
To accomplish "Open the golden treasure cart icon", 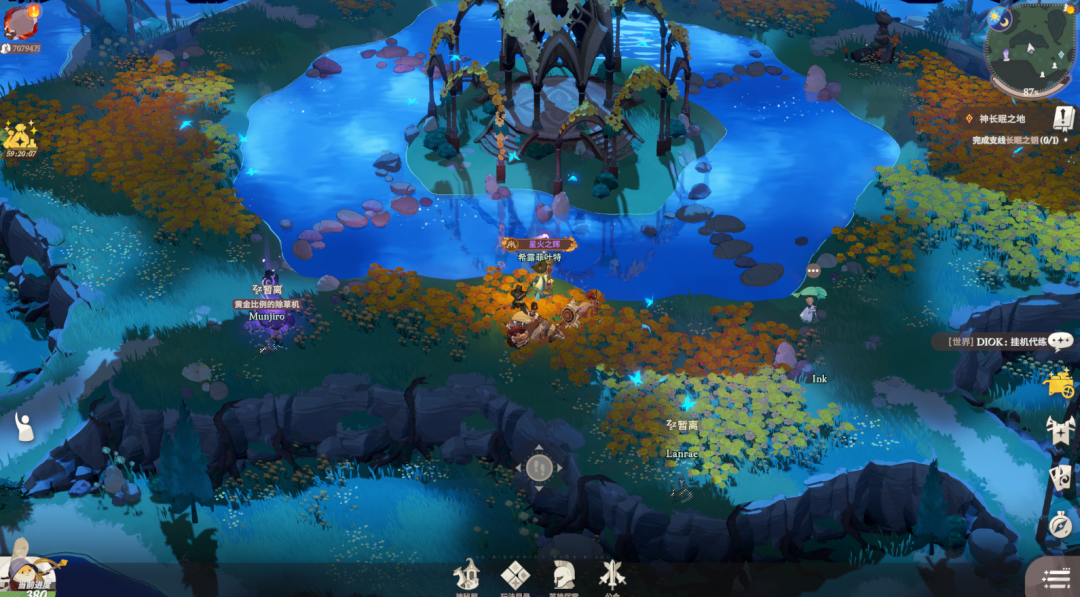I will [1059, 383].
